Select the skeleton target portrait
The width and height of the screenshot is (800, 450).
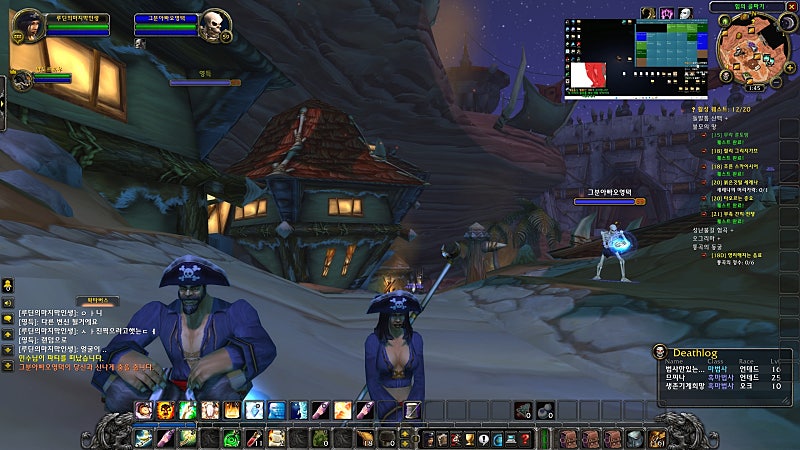[x=213, y=27]
